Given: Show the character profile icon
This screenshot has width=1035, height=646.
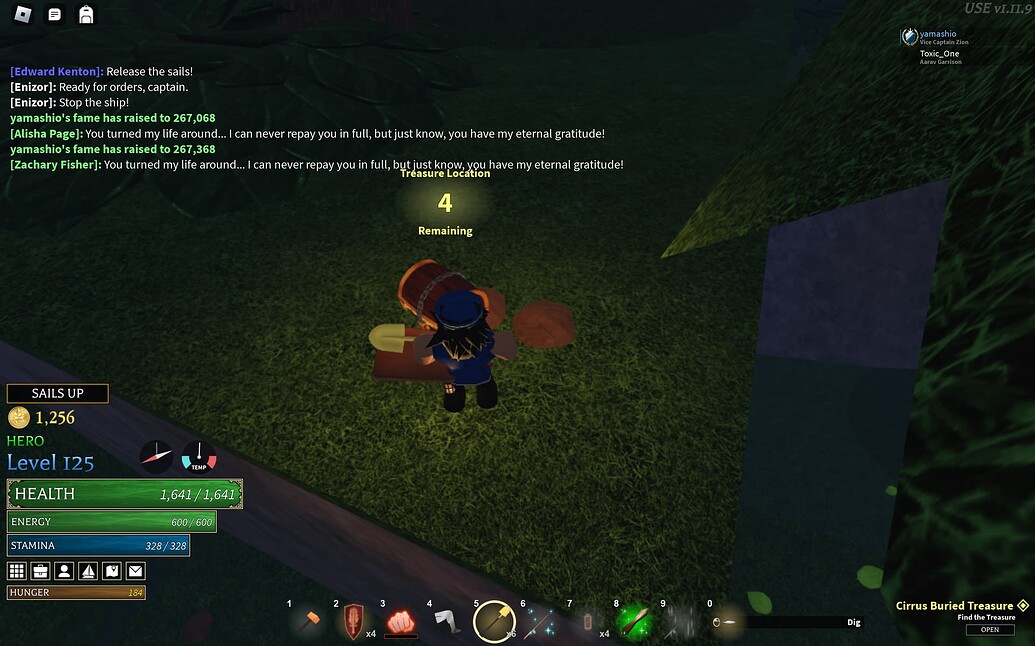Looking at the screenshot, I should [64, 571].
